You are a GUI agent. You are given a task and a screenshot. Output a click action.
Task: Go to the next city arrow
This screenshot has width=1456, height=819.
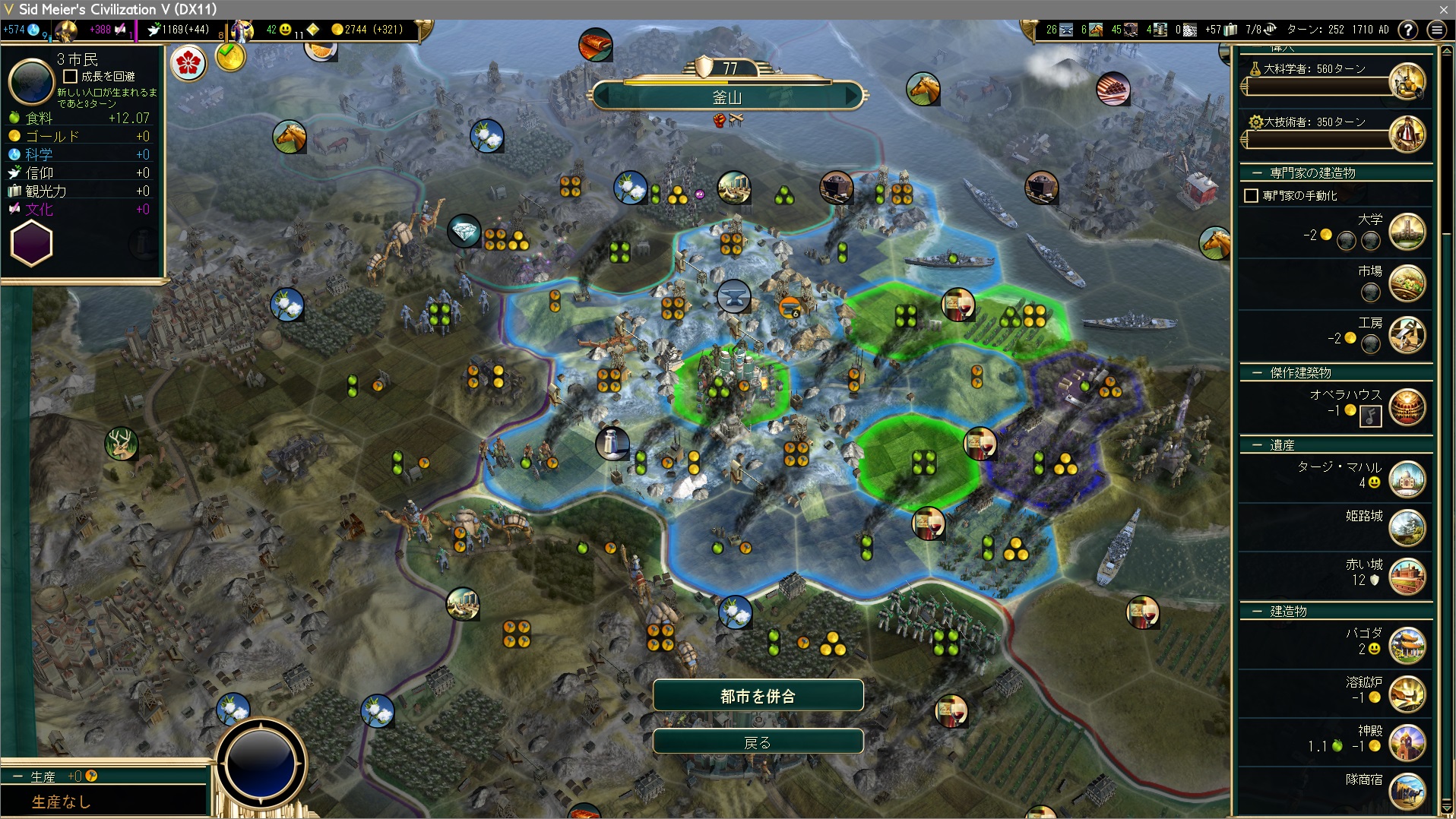(853, 97)
